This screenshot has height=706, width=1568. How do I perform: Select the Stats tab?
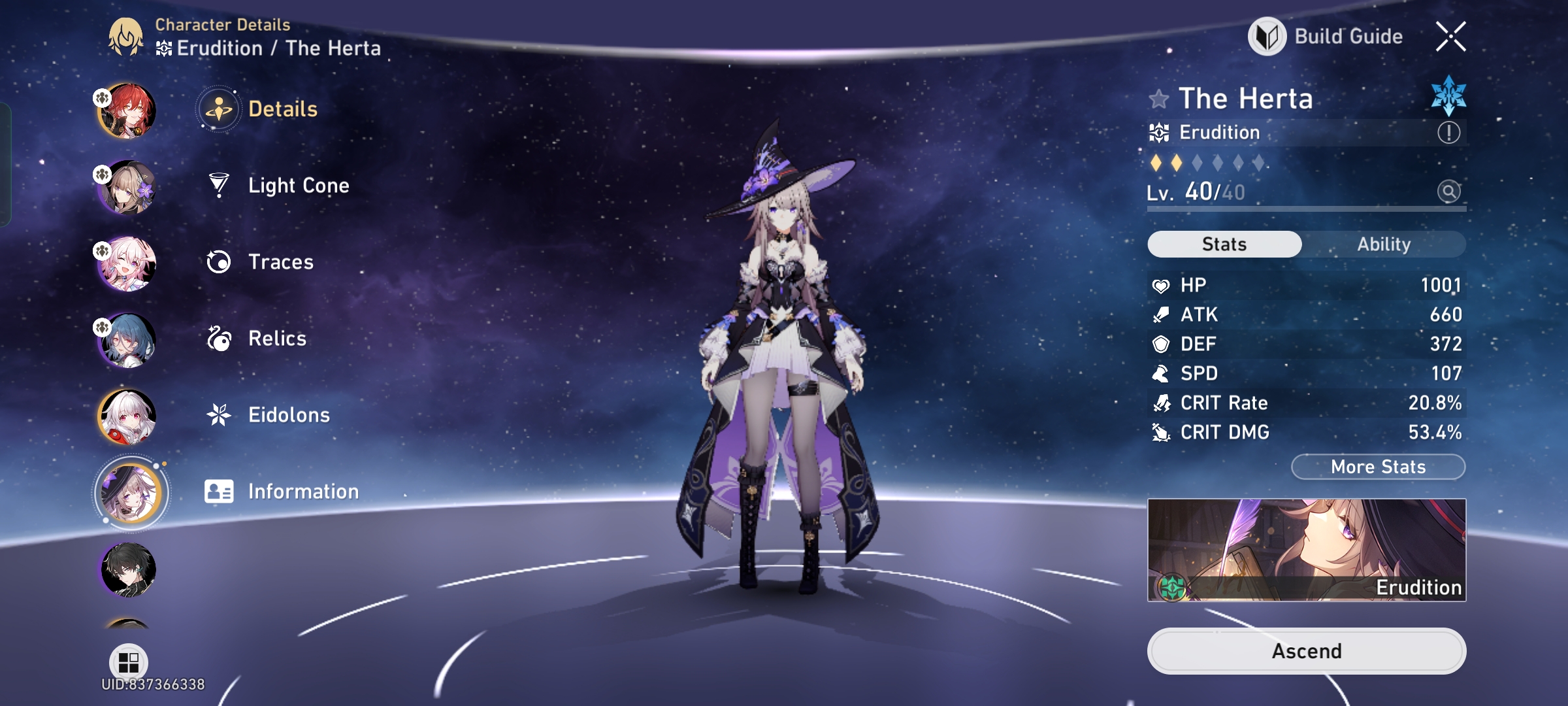click(1224, 244)
